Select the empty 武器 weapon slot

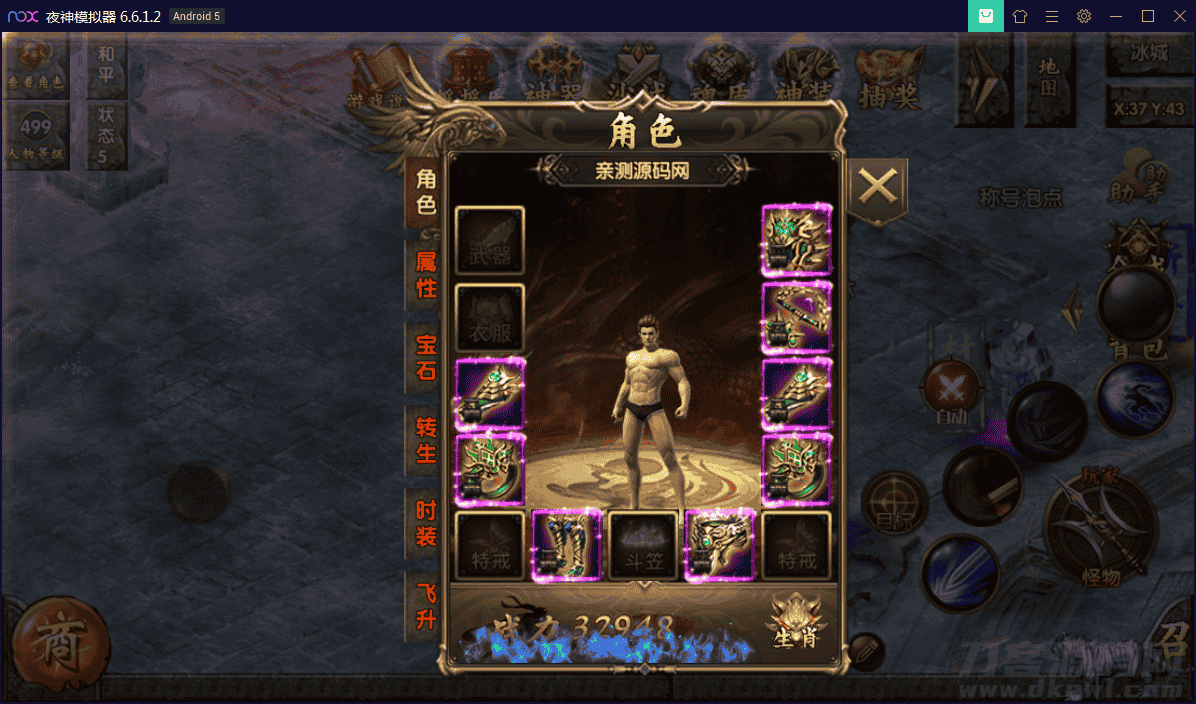pyautogui.click(x=490, y=241)
